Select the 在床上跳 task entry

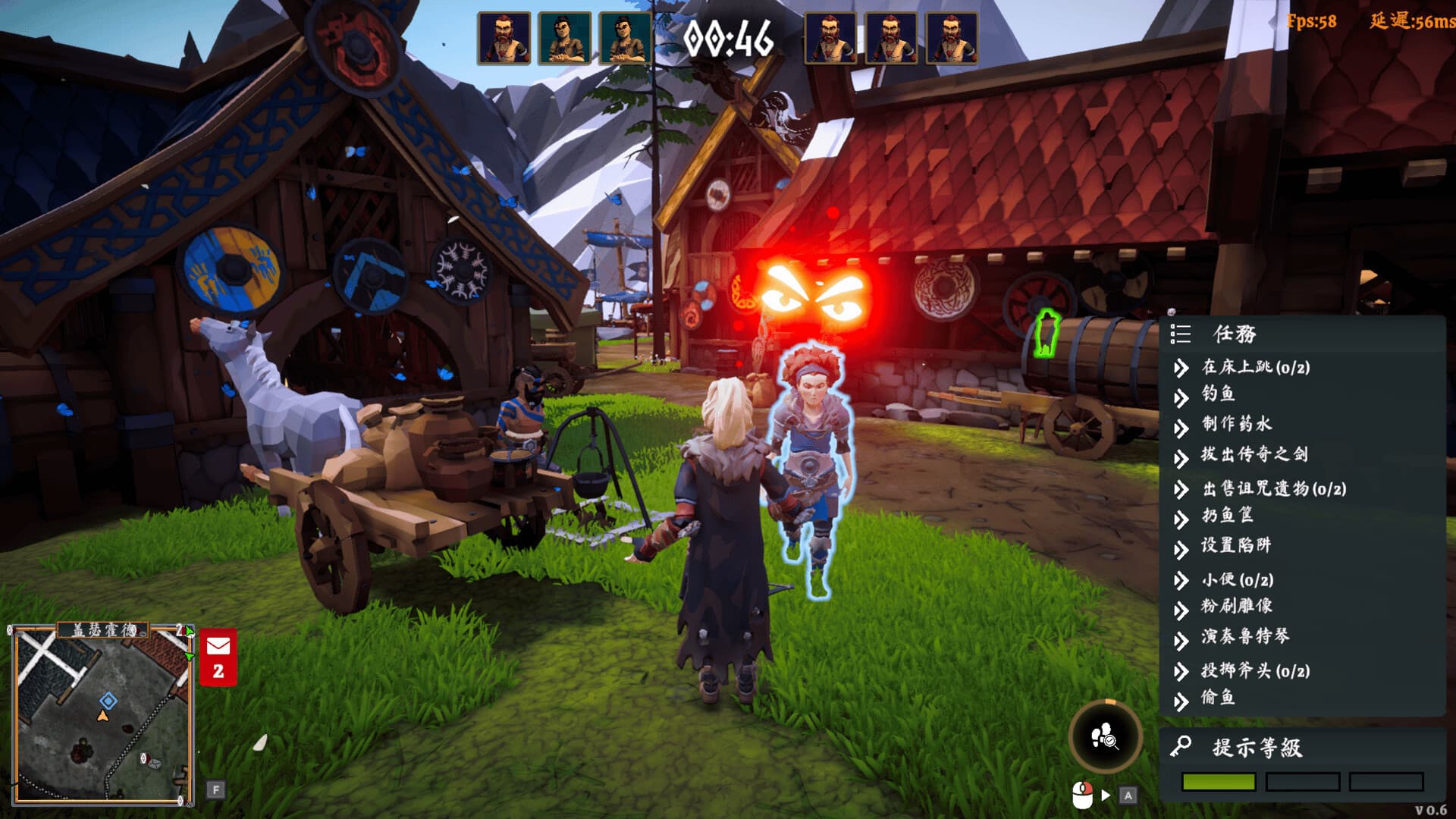[1255, 368]
